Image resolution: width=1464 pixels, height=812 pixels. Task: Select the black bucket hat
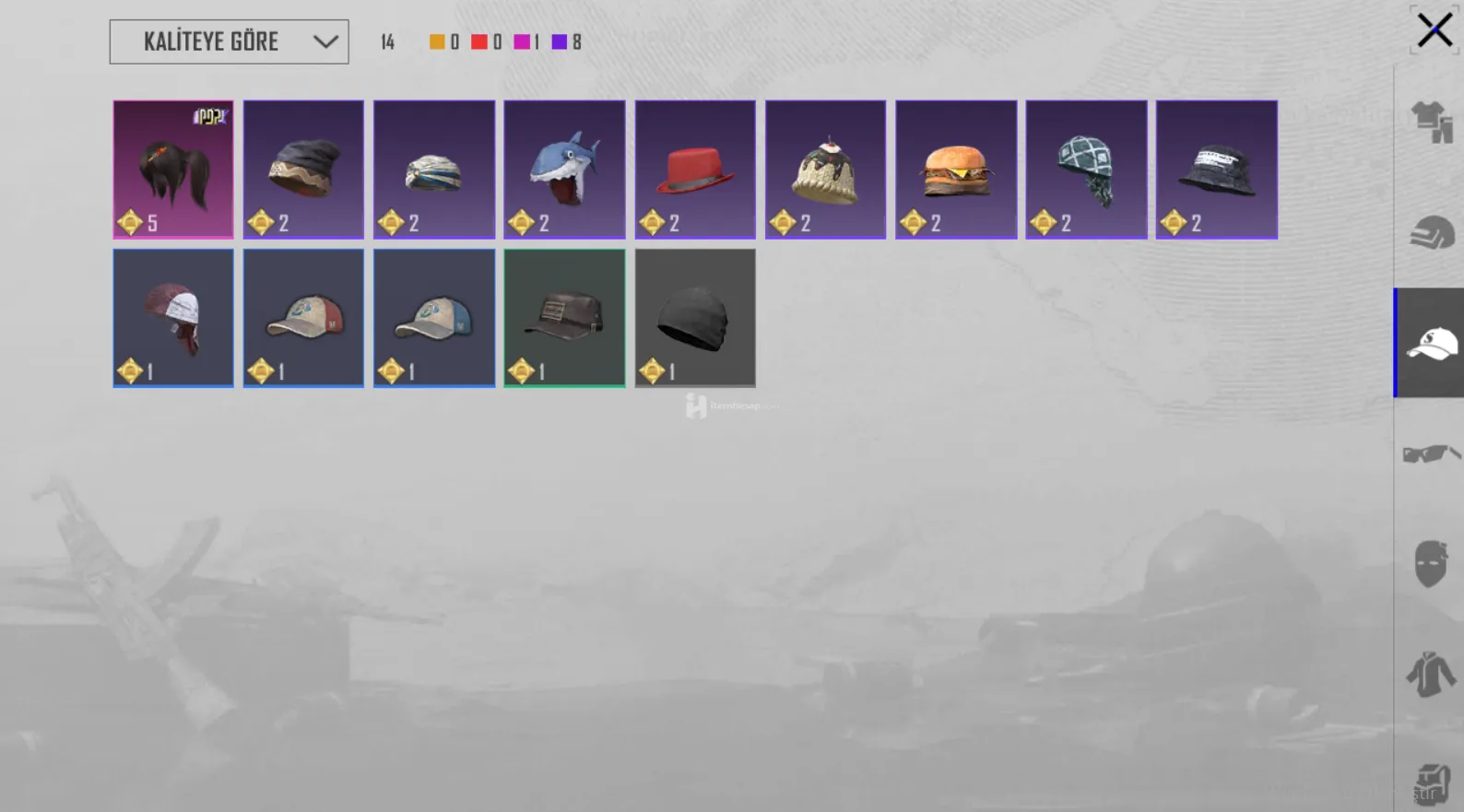[x=1217, y=170]
